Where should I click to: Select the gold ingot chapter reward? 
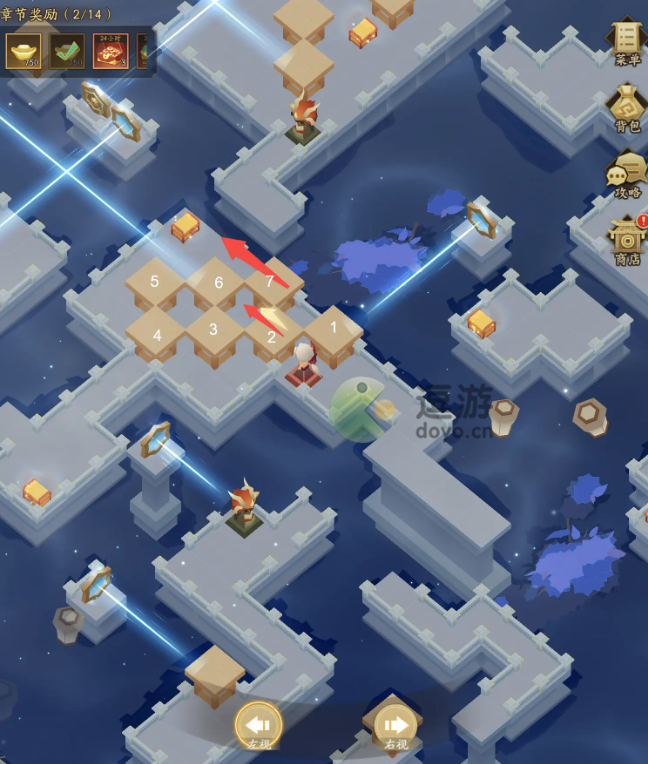(23, 51)
